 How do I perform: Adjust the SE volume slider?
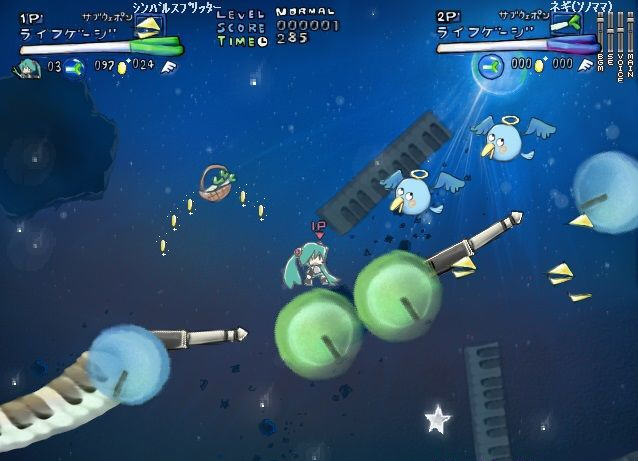coord(610,34)
